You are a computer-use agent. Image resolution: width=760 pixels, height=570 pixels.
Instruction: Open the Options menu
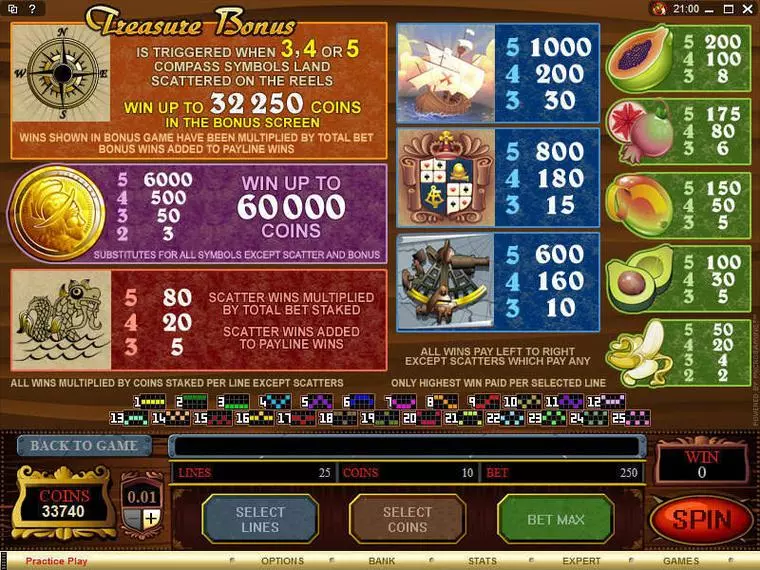[x=282, y=562]
